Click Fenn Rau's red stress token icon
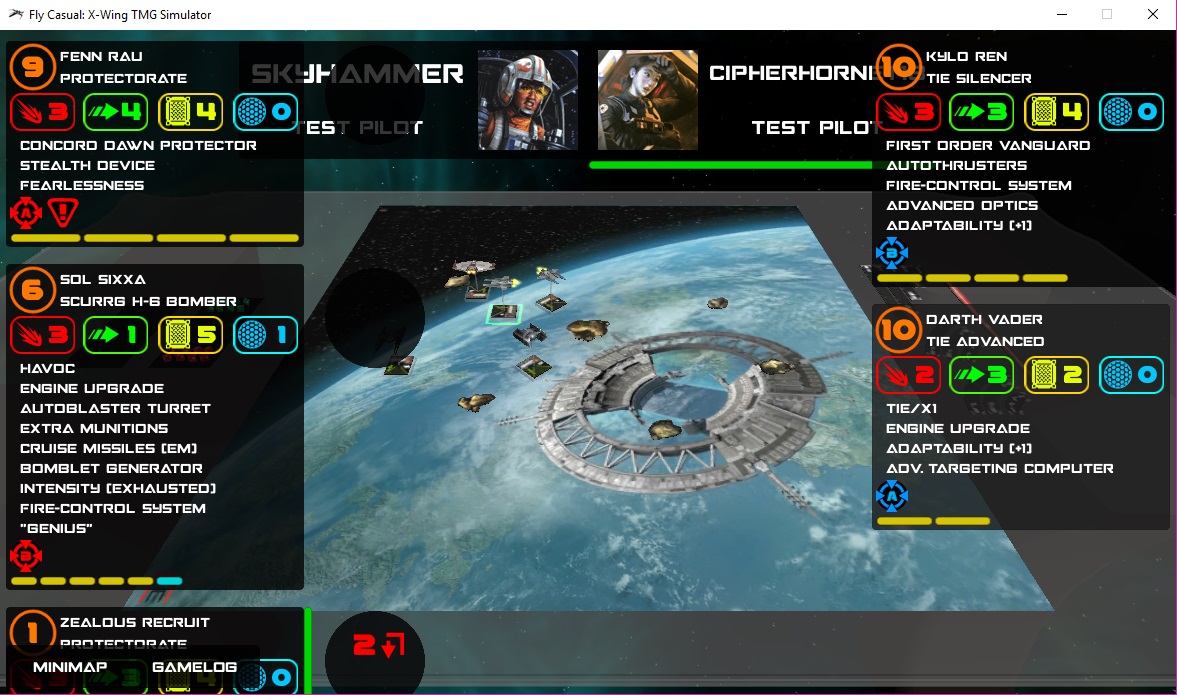 [x=63, y=212]
